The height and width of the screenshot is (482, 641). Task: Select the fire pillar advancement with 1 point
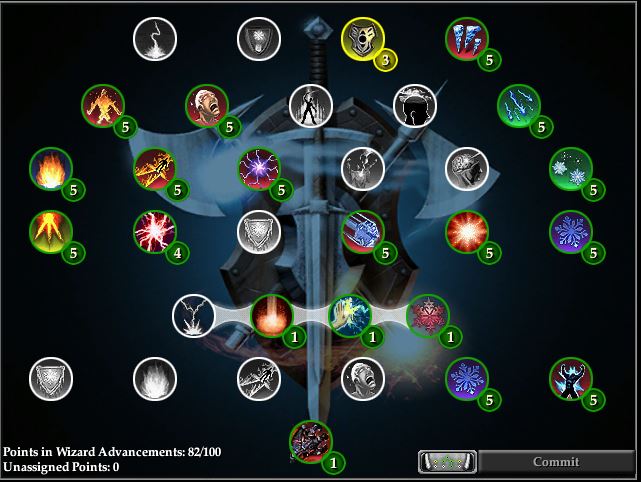[x=271, y=315]
